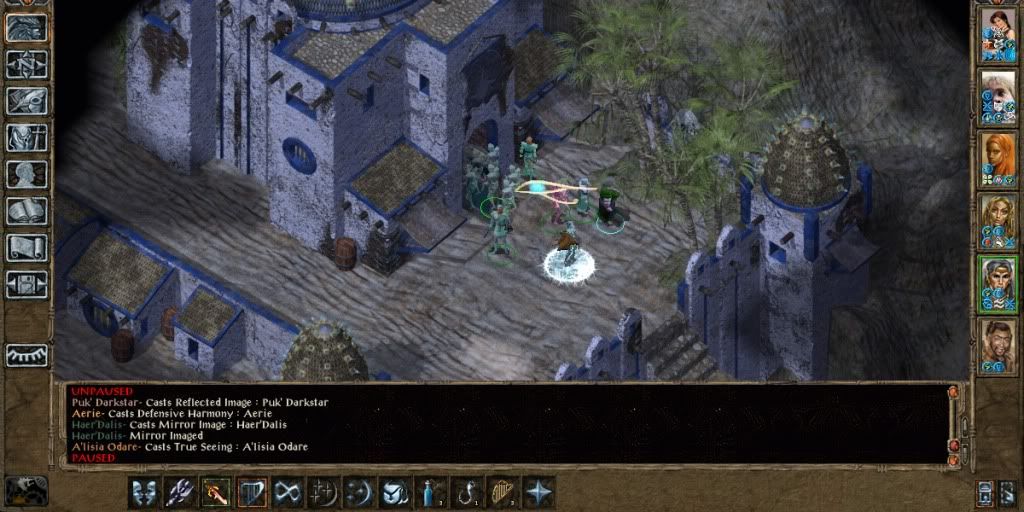Select the dark-skinned man's portrait

(x=998, y=346)
